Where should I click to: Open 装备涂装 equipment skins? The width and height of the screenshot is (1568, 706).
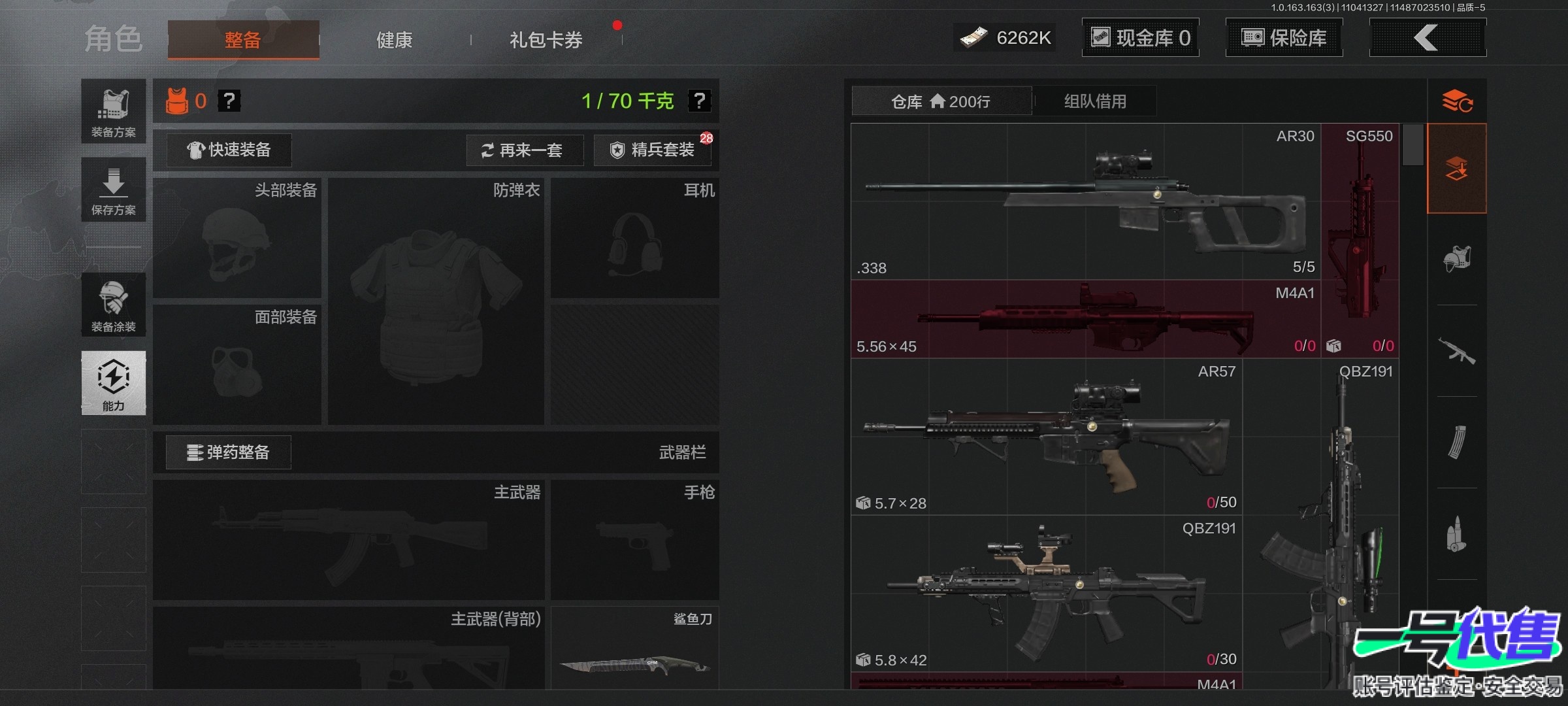click(114, 305)
